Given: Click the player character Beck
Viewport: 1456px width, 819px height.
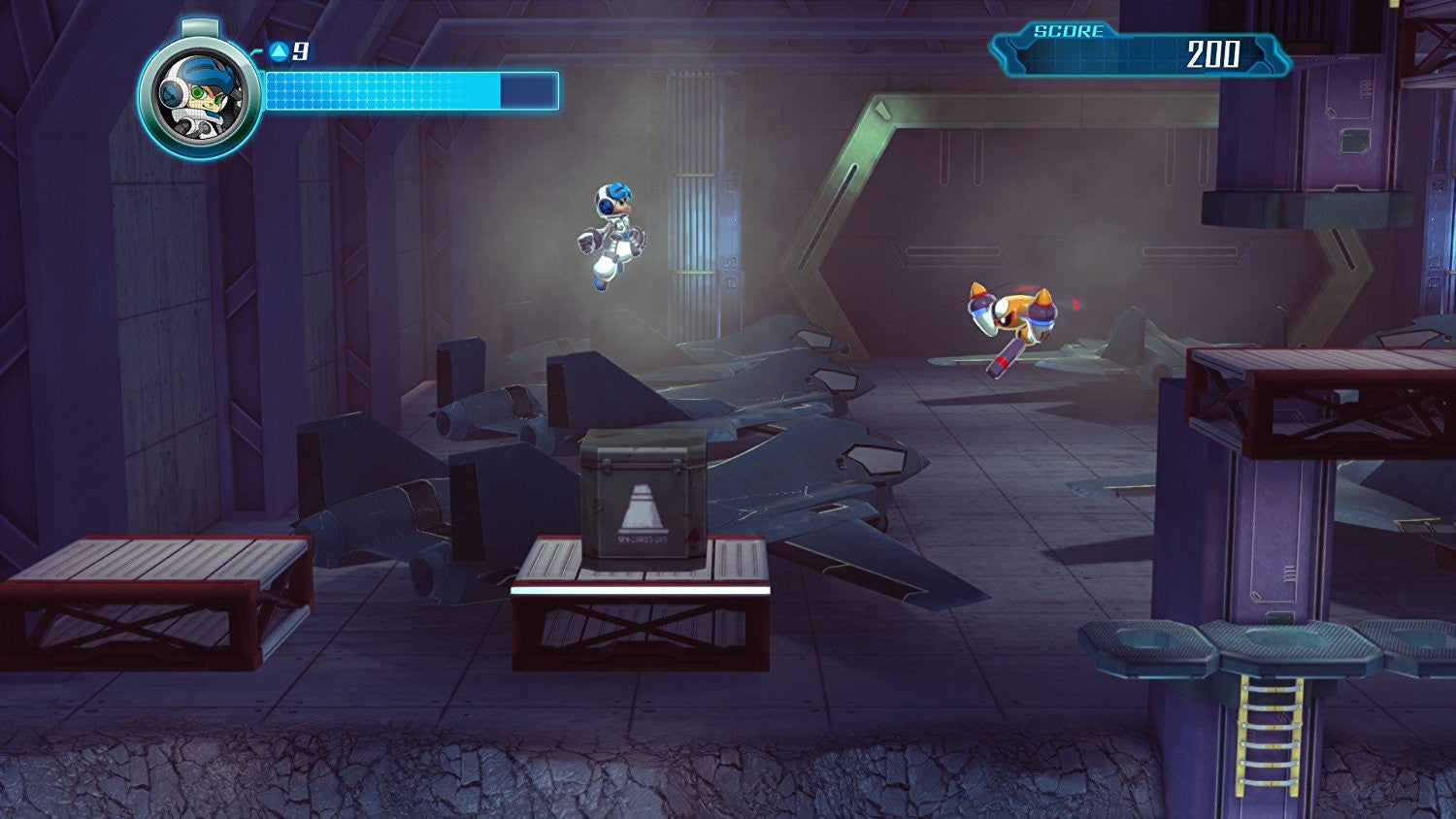Looking at the screenshot, I should 612,238.
